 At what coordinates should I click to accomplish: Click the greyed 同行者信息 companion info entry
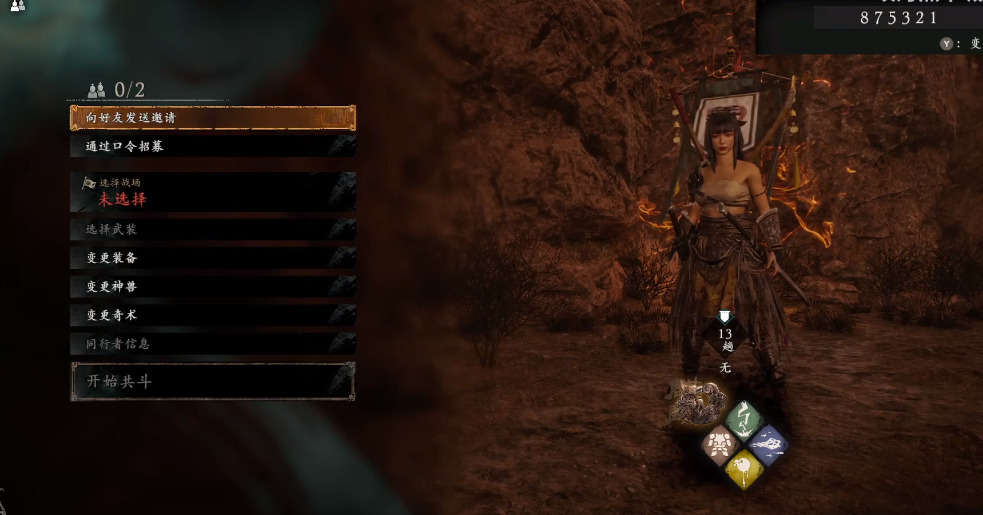click(212, 344)
